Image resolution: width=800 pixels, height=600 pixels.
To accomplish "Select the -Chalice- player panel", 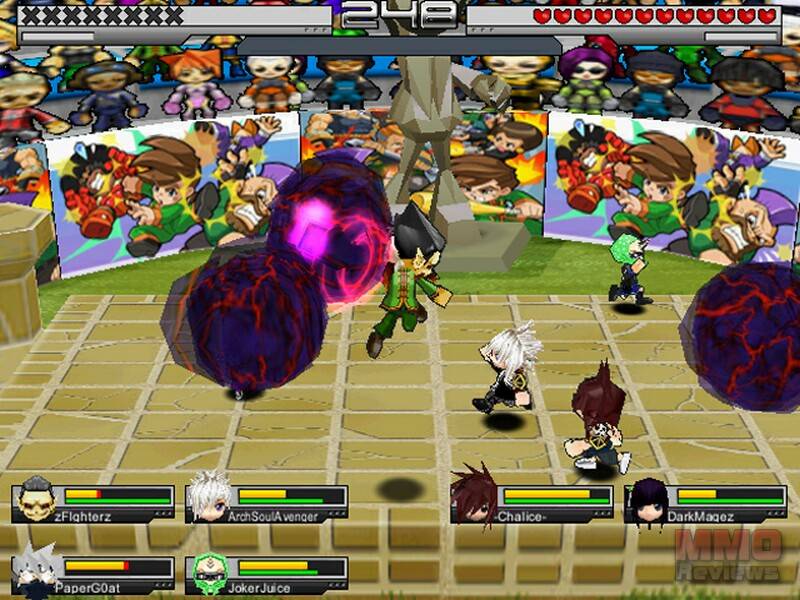I will tap(531, 503).
